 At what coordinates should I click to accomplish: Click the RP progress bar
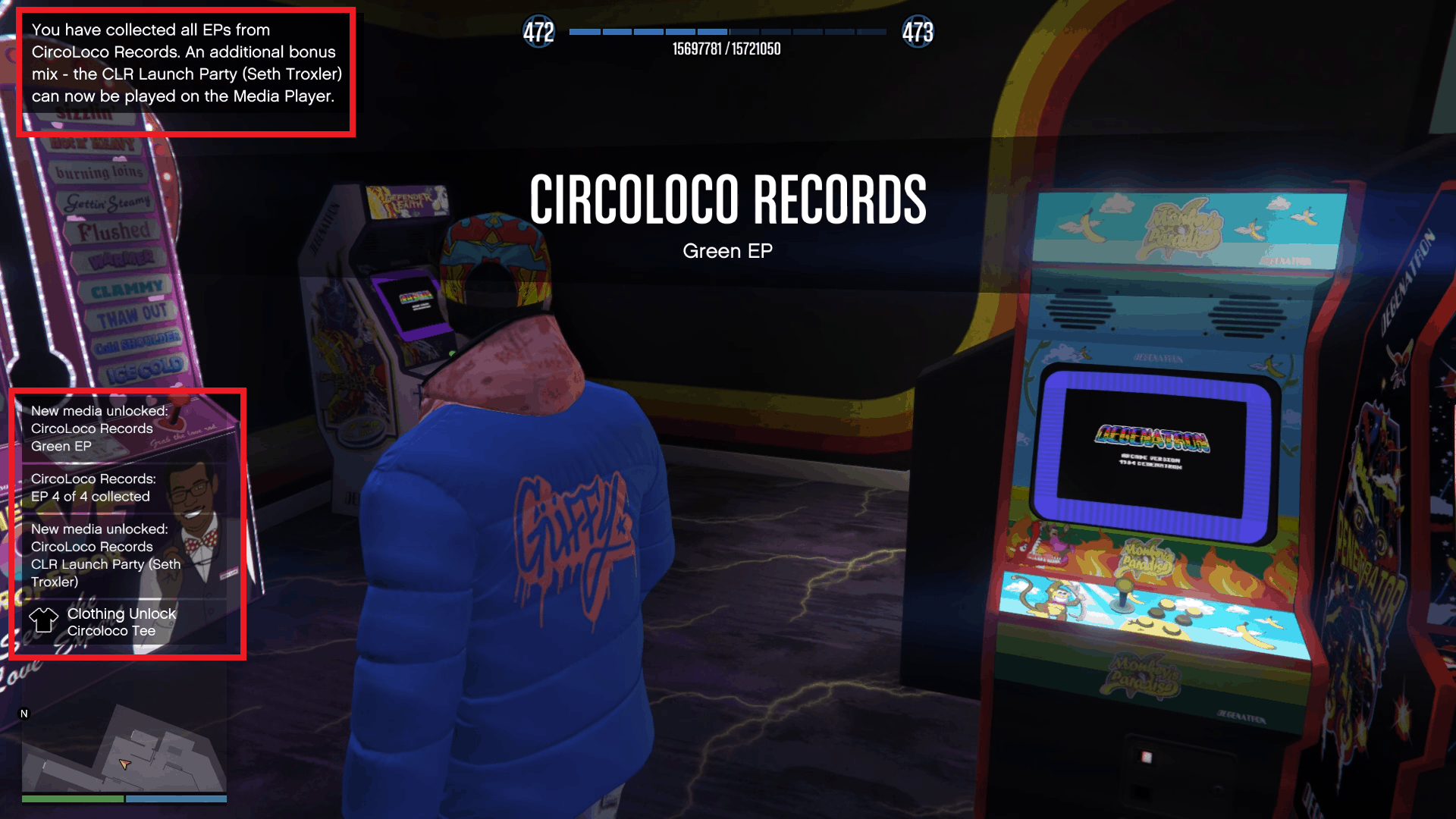coord(724,32)
